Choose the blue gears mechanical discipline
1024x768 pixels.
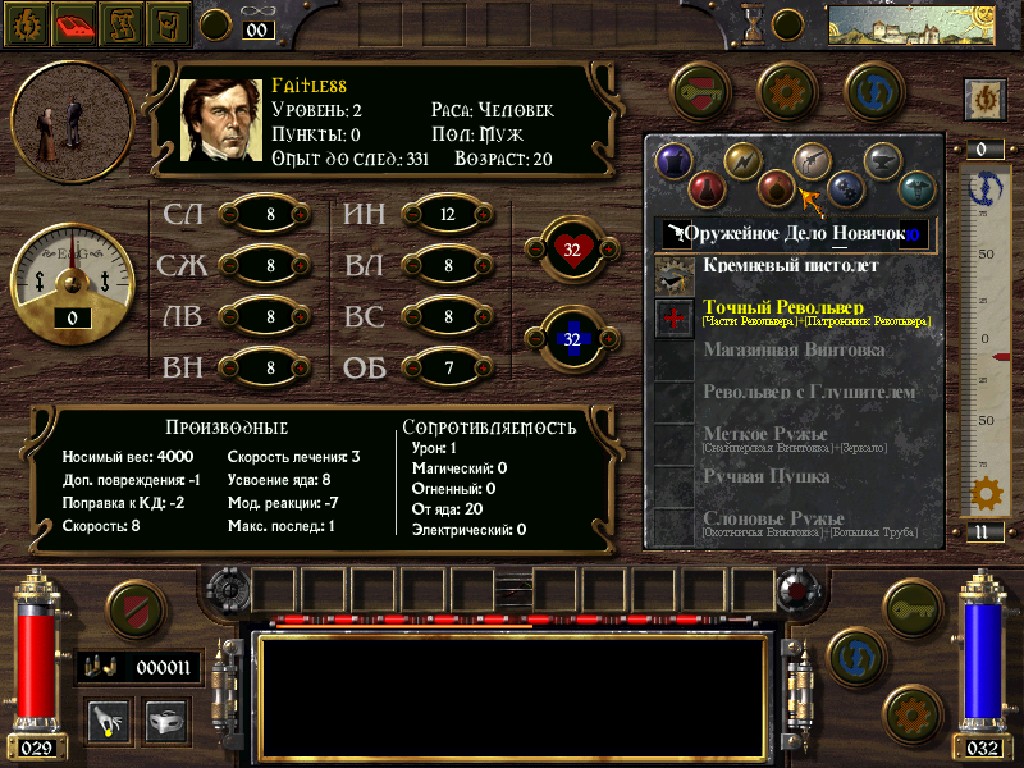tap(846, 187)
